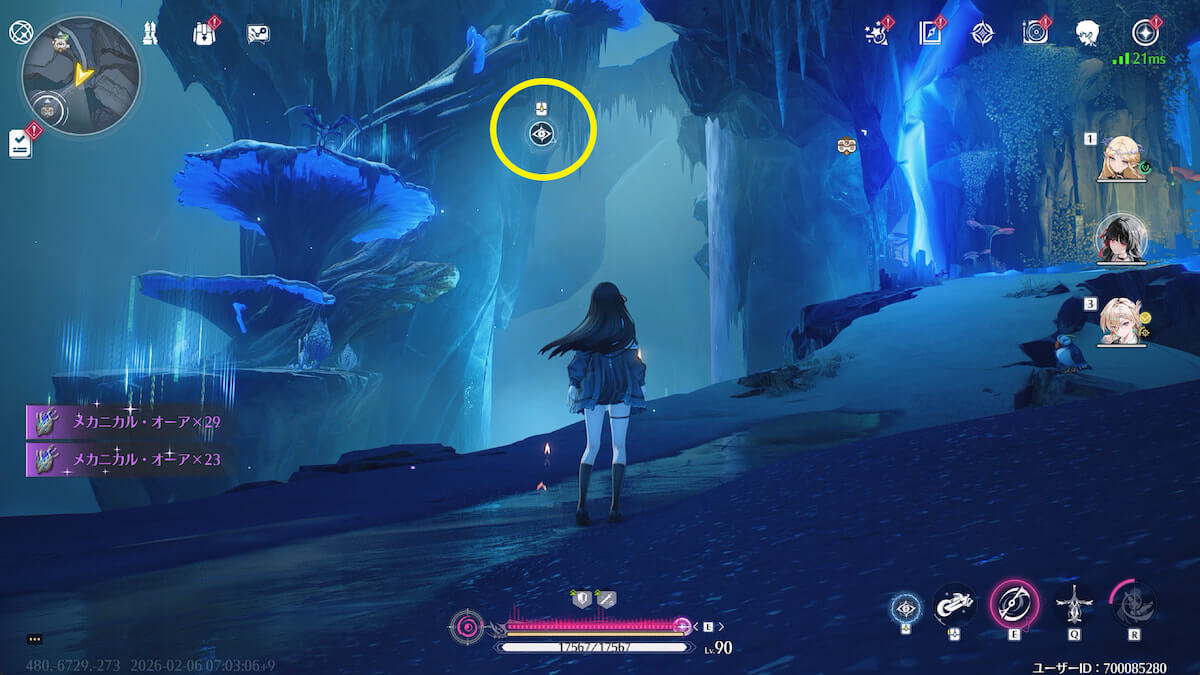The image size is (1200, 675).
Task: Use the motorcycle gadget icon
Action: pyautogui.click(x=954, y=605)
